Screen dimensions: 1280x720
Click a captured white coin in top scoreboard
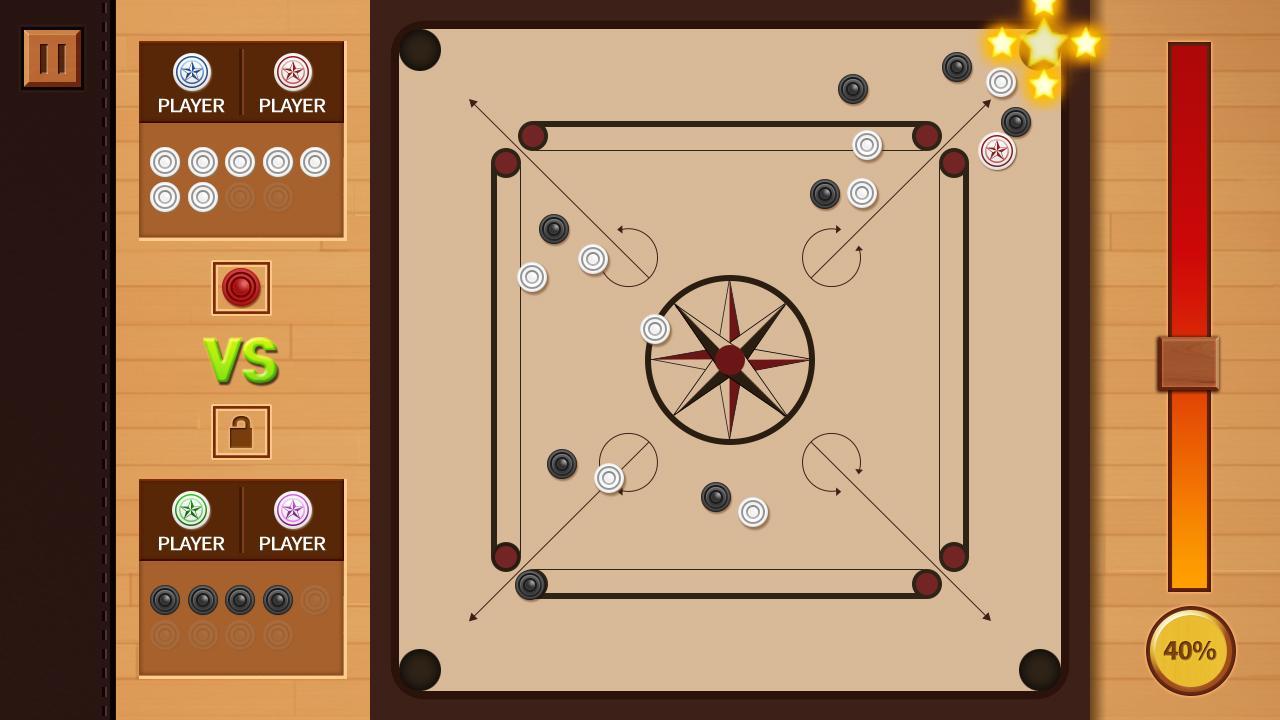[x=165, y=160]
